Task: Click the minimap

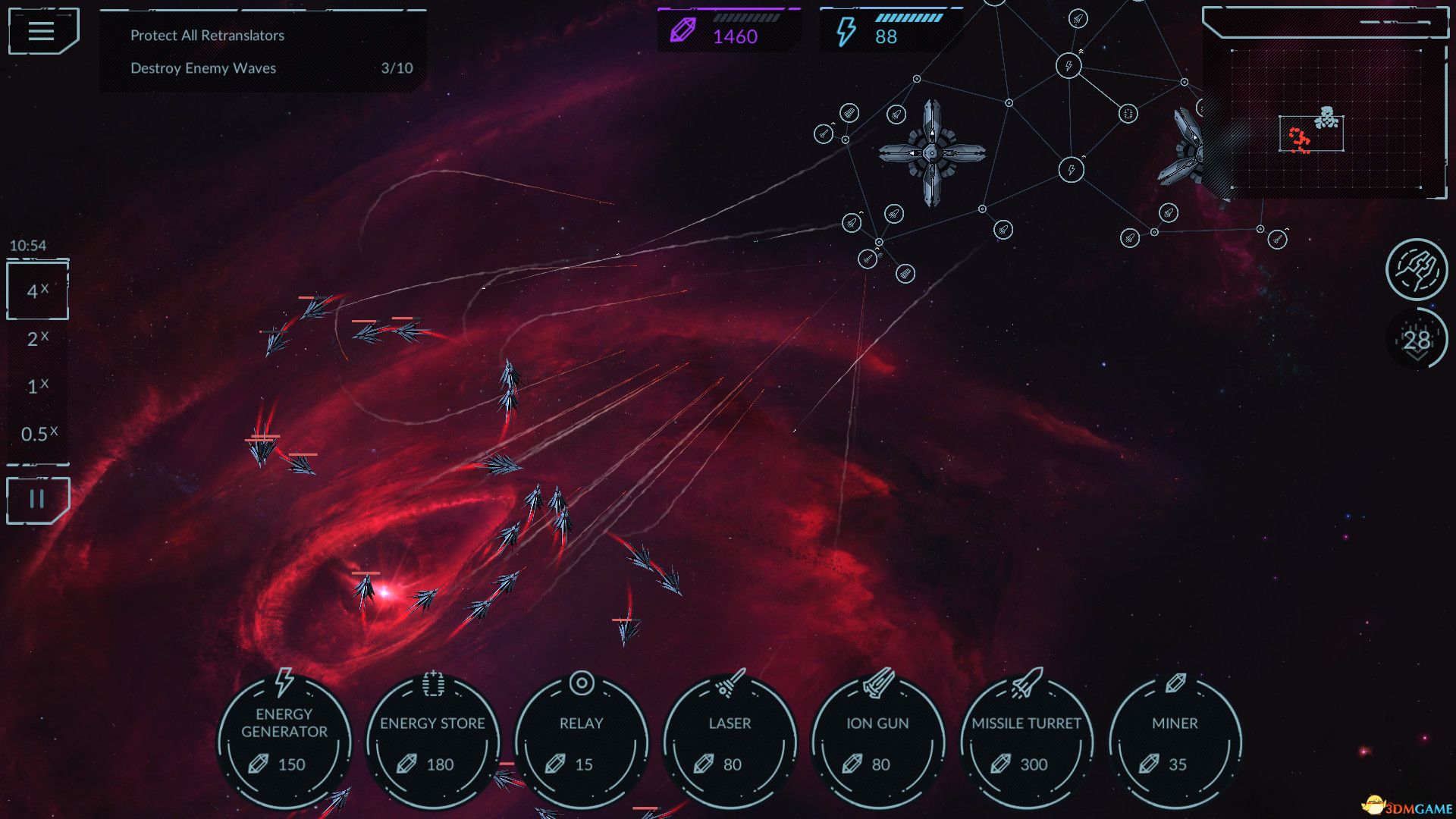Action: click(1326, 118)
